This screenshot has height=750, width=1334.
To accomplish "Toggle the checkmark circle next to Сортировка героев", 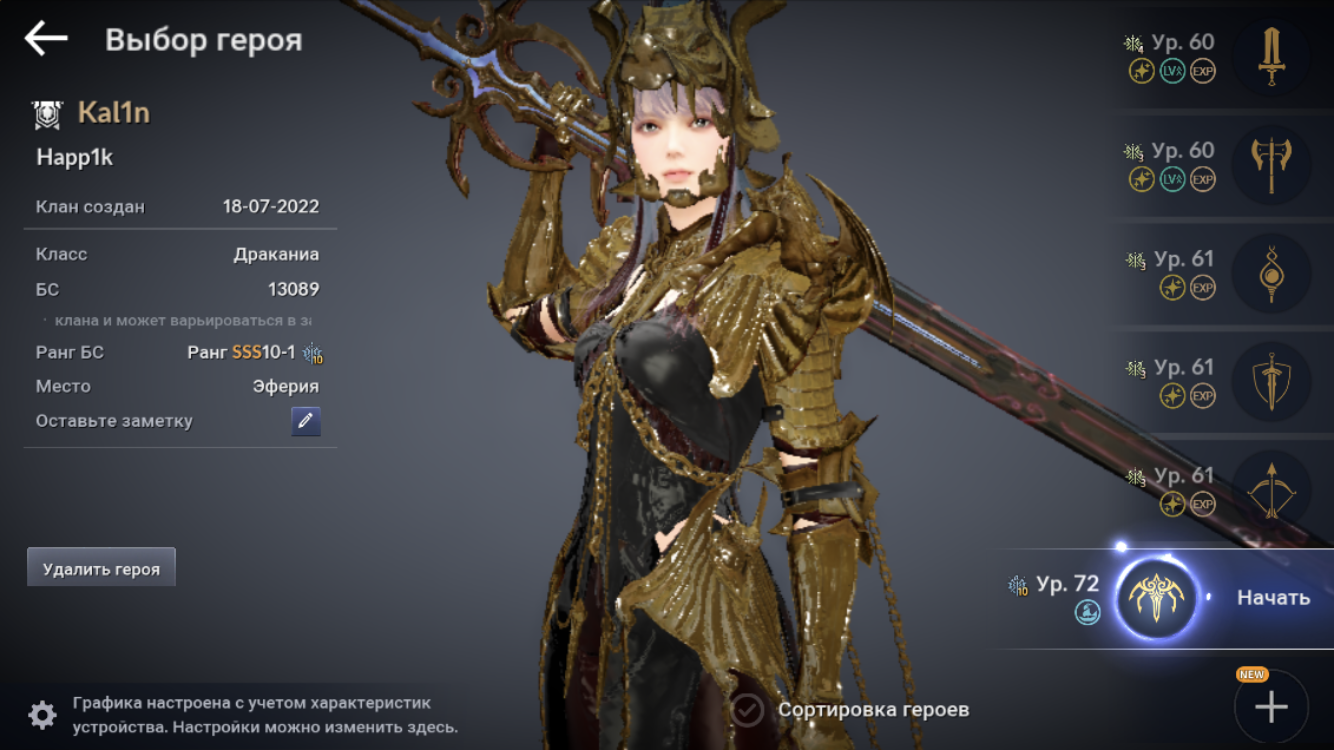I will click(747, 709).
